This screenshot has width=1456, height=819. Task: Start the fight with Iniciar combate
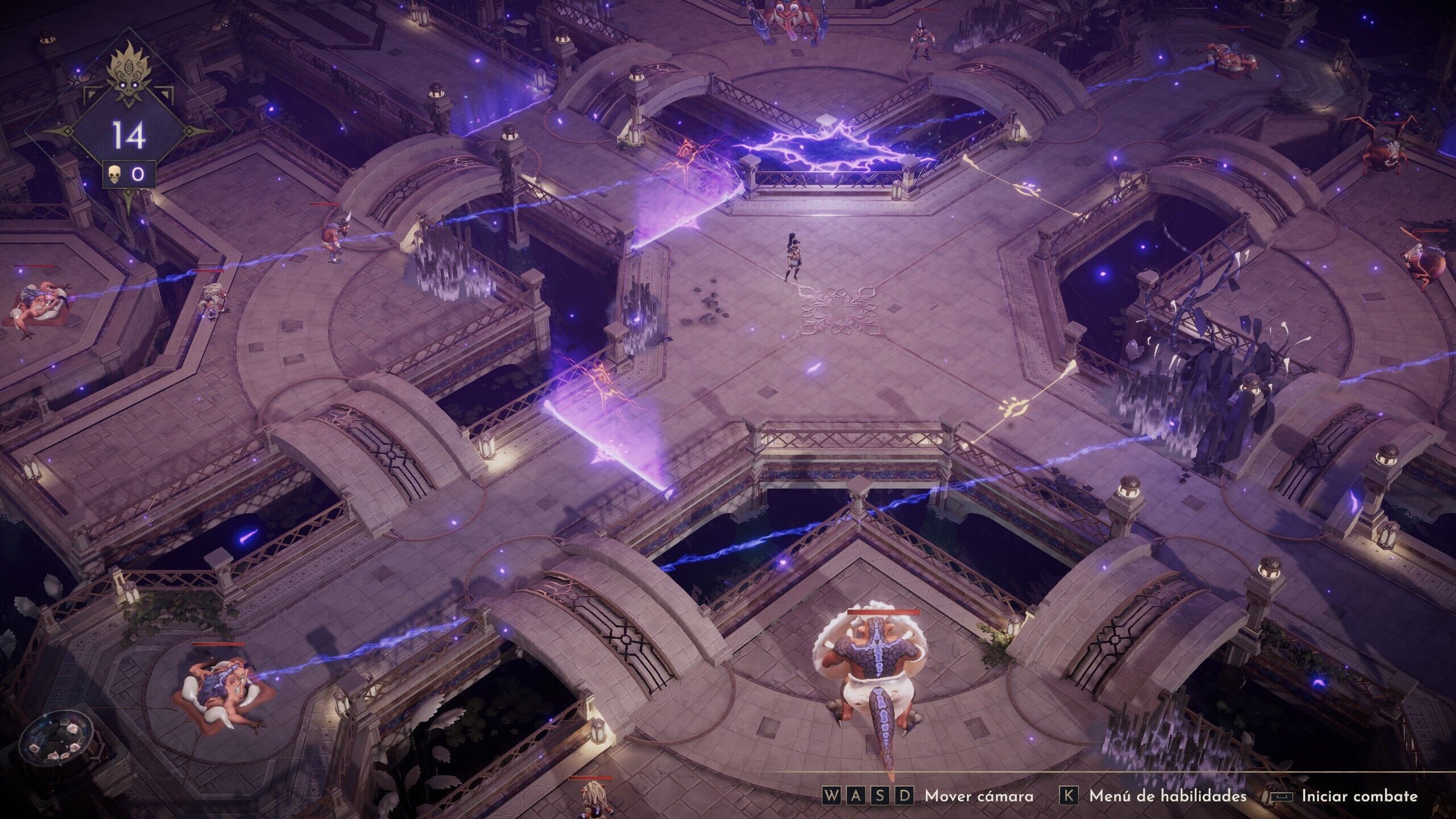point(1358,796)
